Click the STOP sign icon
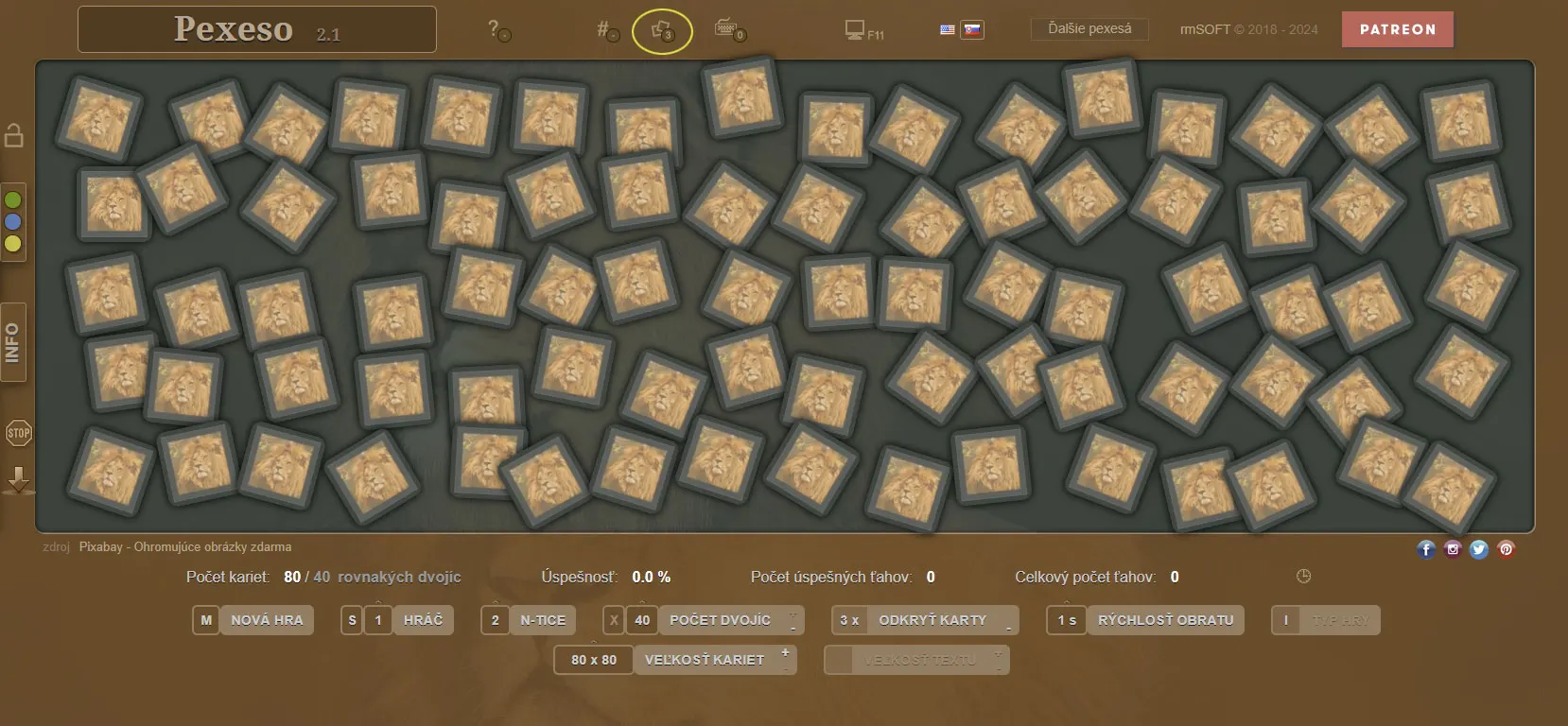This screenshot has width=1568, height=726. click(18, 433)
